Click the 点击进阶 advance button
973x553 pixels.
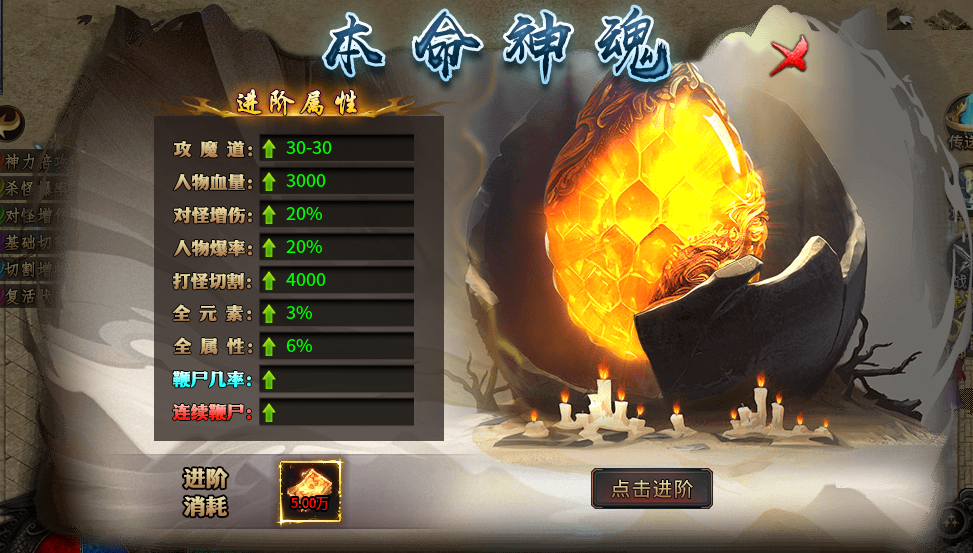pos(651,489)
